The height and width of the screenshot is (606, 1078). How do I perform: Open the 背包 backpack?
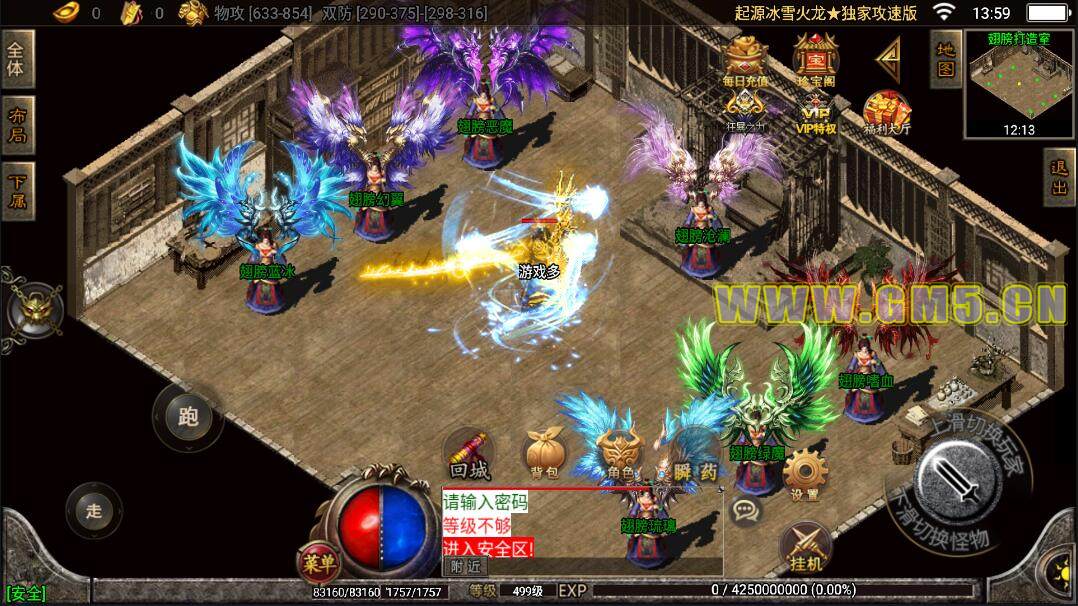543,456
